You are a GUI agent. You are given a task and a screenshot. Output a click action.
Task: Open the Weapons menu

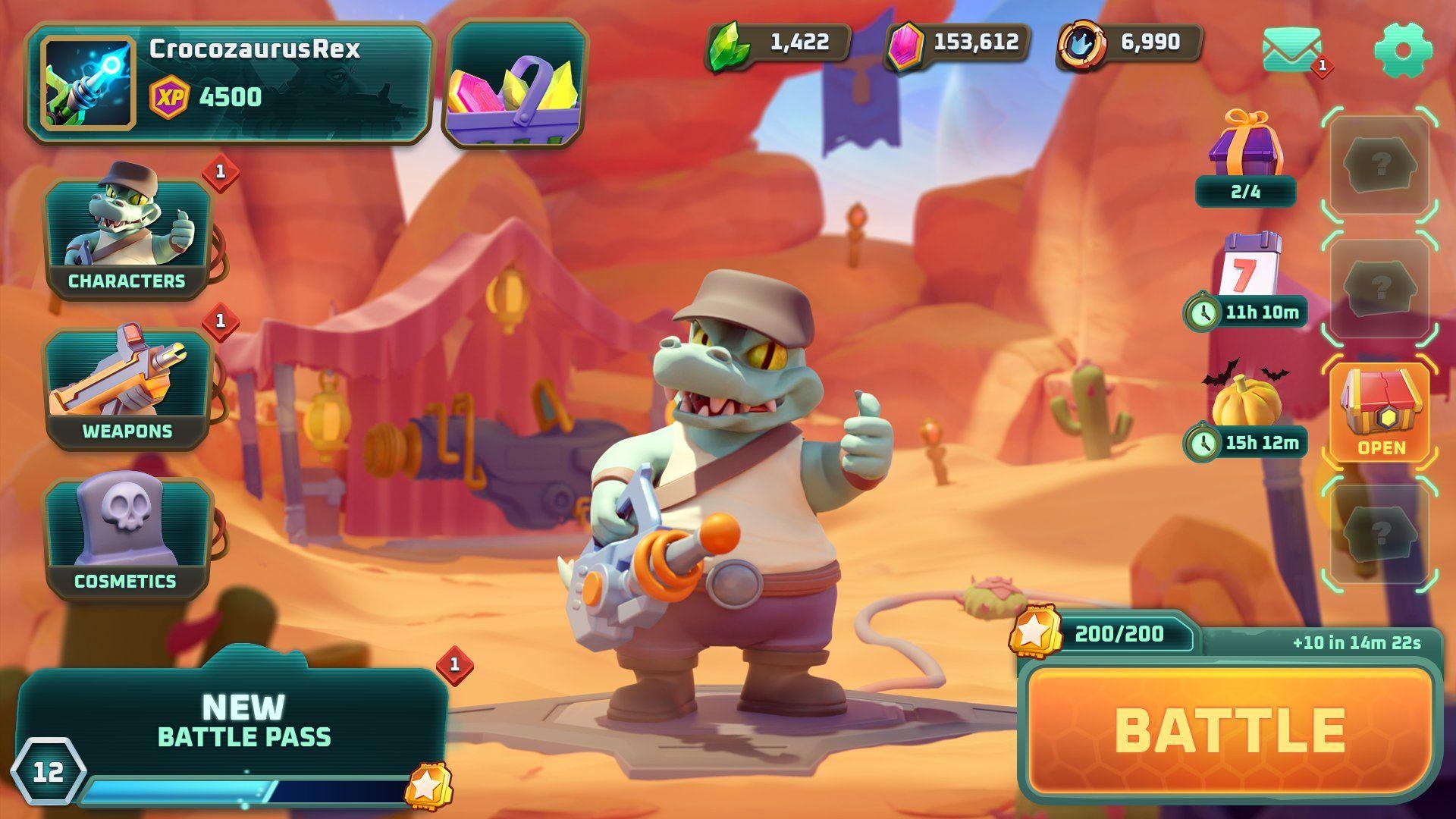[127, 388]
